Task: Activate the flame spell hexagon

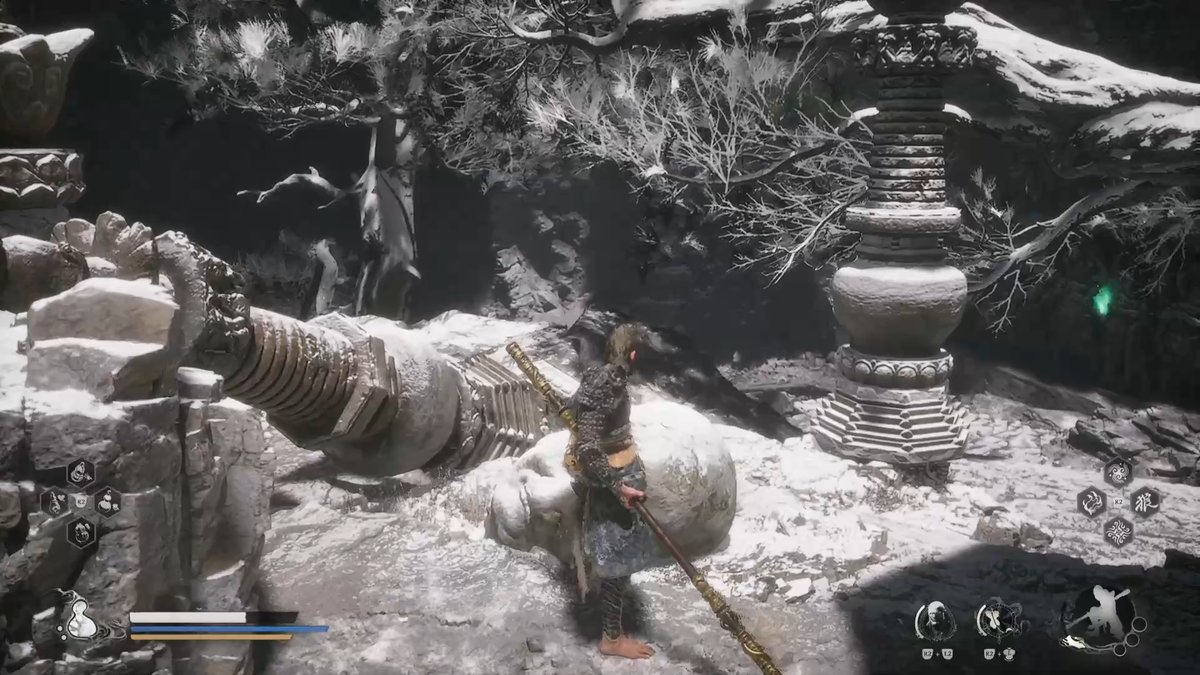Action: 1091,501
